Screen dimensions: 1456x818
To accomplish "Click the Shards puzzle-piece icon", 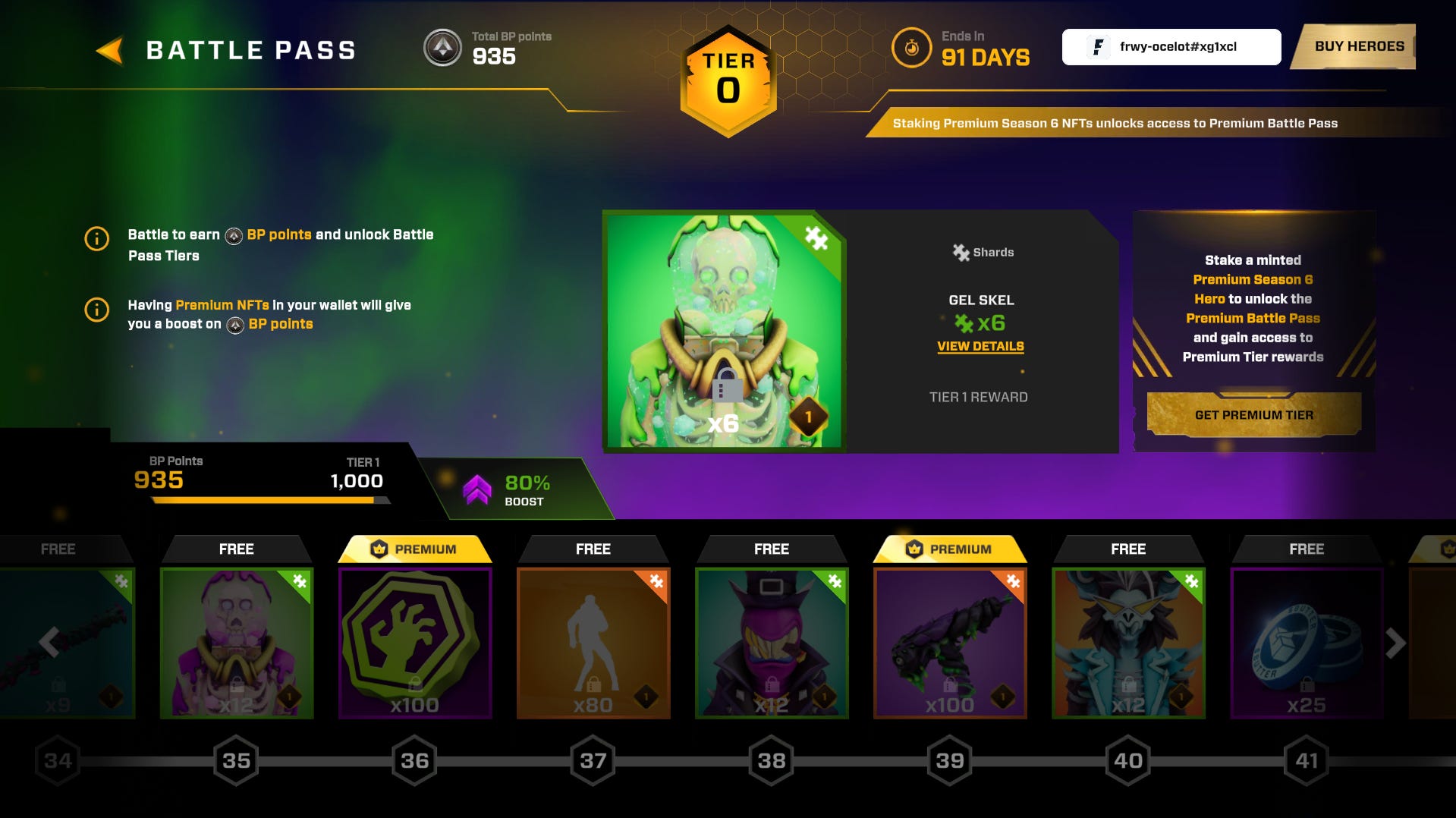I will click(961, 252).
